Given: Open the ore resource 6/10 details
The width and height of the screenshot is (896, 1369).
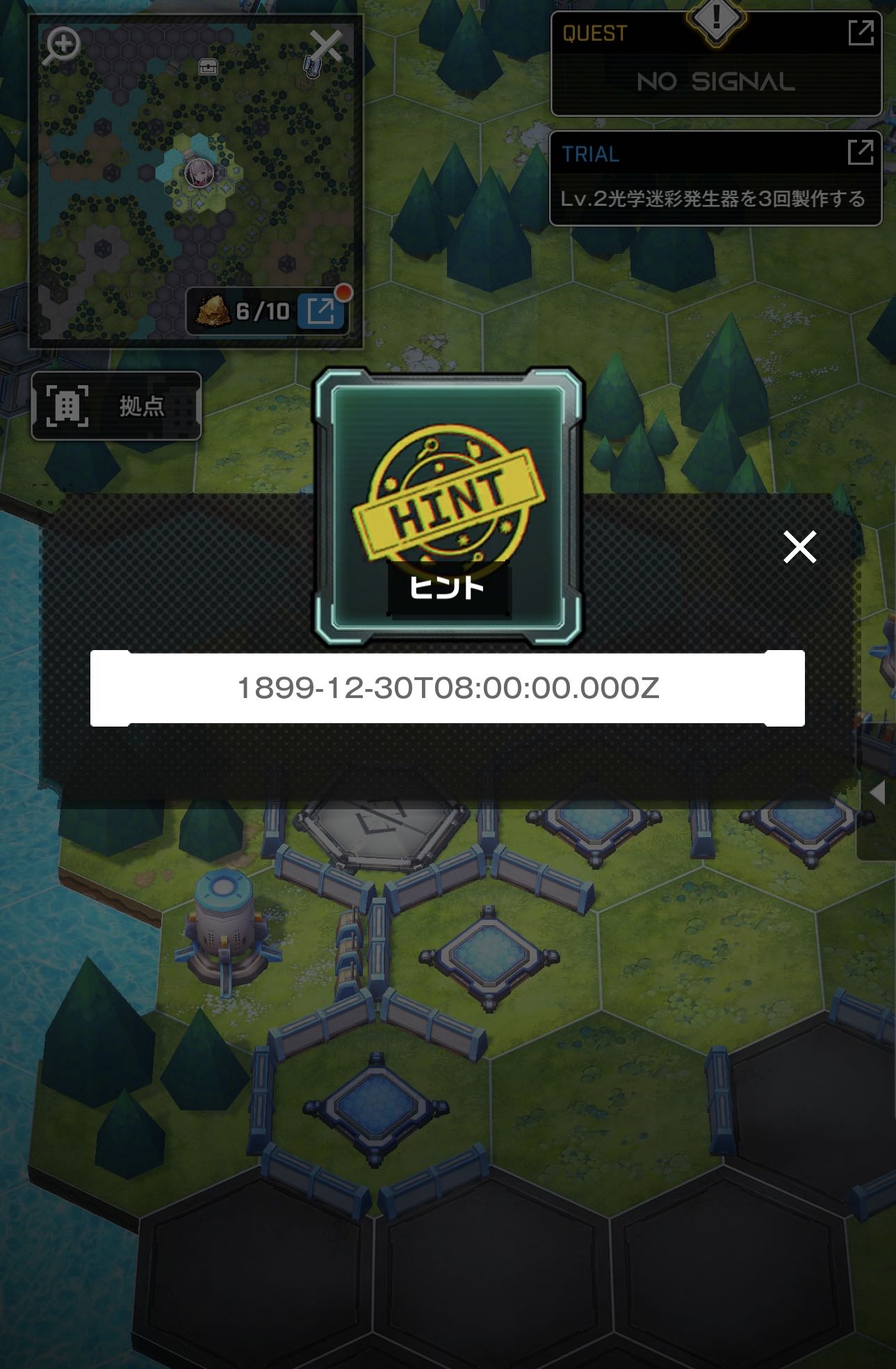Looking at the screenshot, I should (x=320, y=311).
